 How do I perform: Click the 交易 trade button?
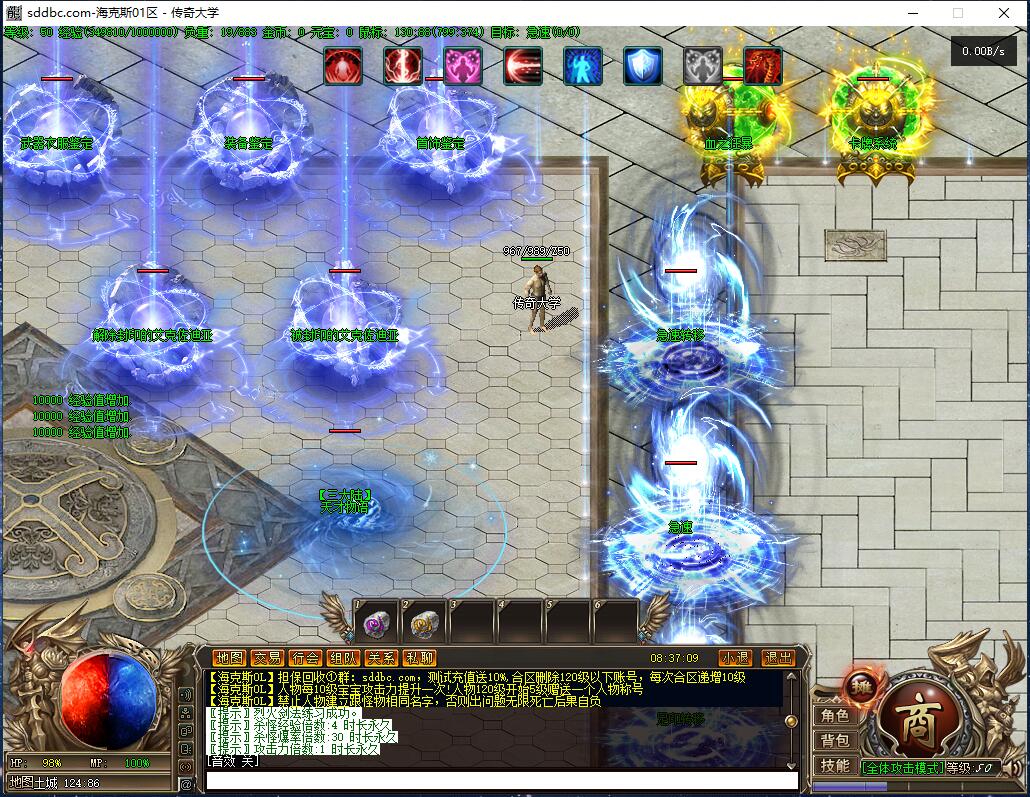click(267, 658)
